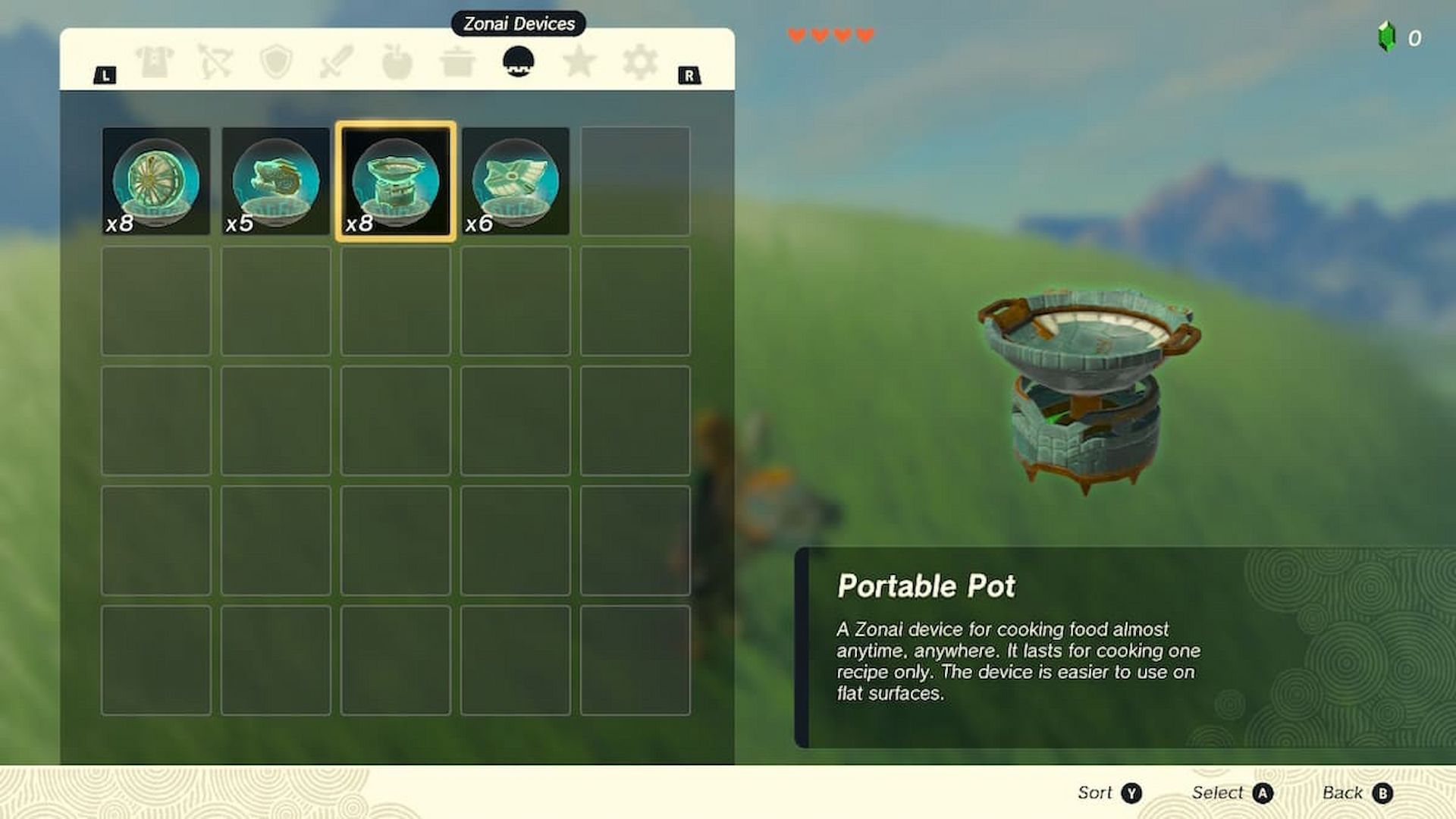Select the System settings gear icon

pyautogui.click(x=641, y=61)
